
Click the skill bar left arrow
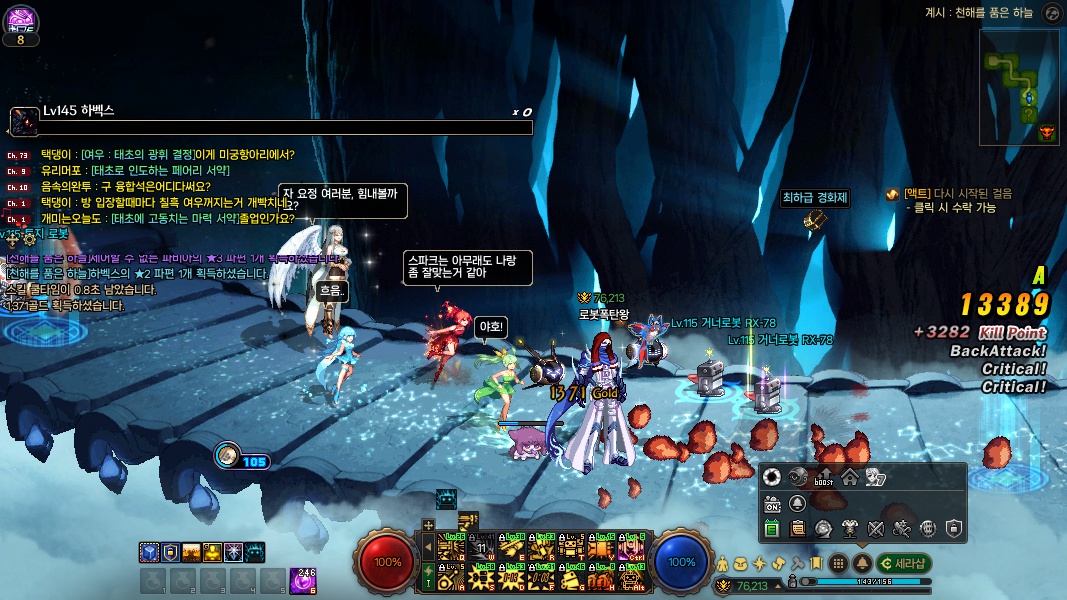pyautogui.click(x=429, y=547)
